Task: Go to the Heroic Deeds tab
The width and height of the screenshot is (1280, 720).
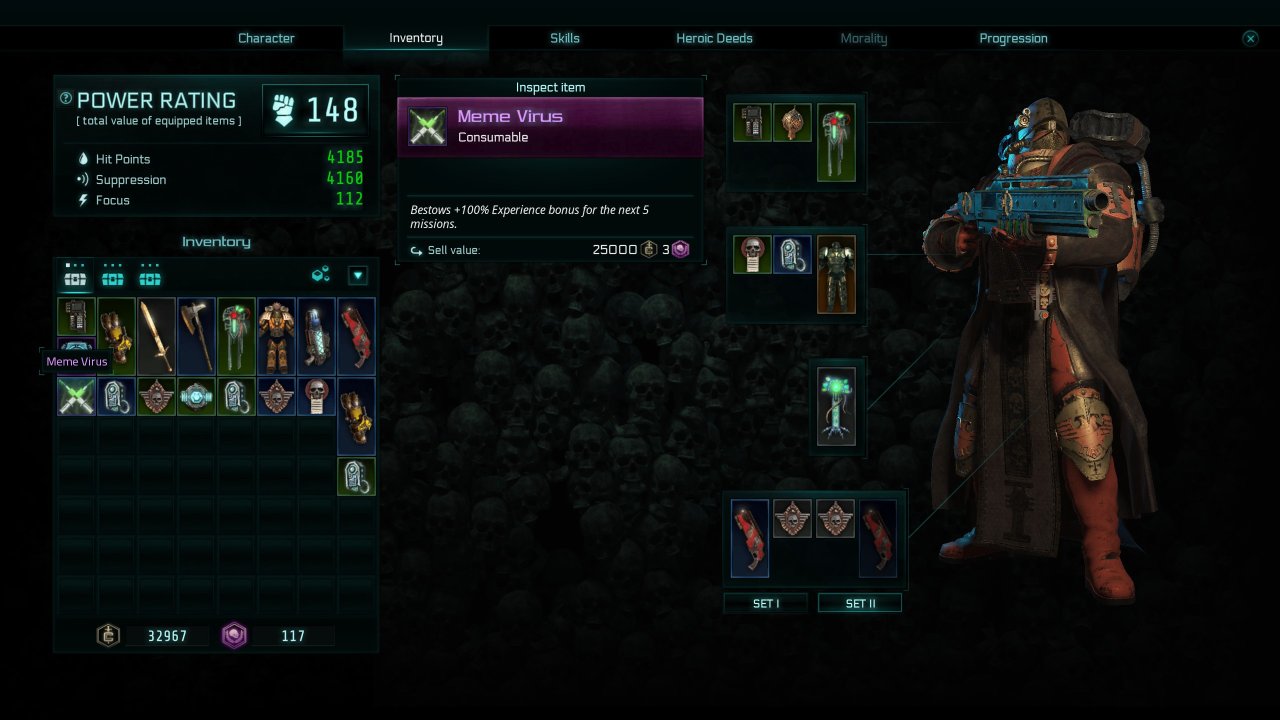Action: [x=714, y=38]
